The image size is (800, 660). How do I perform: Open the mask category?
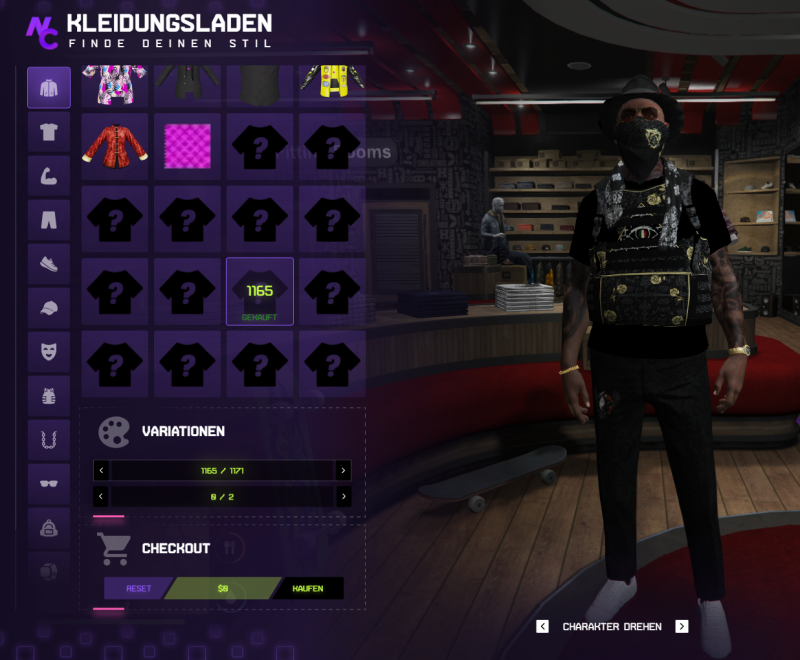click(49, 352)
